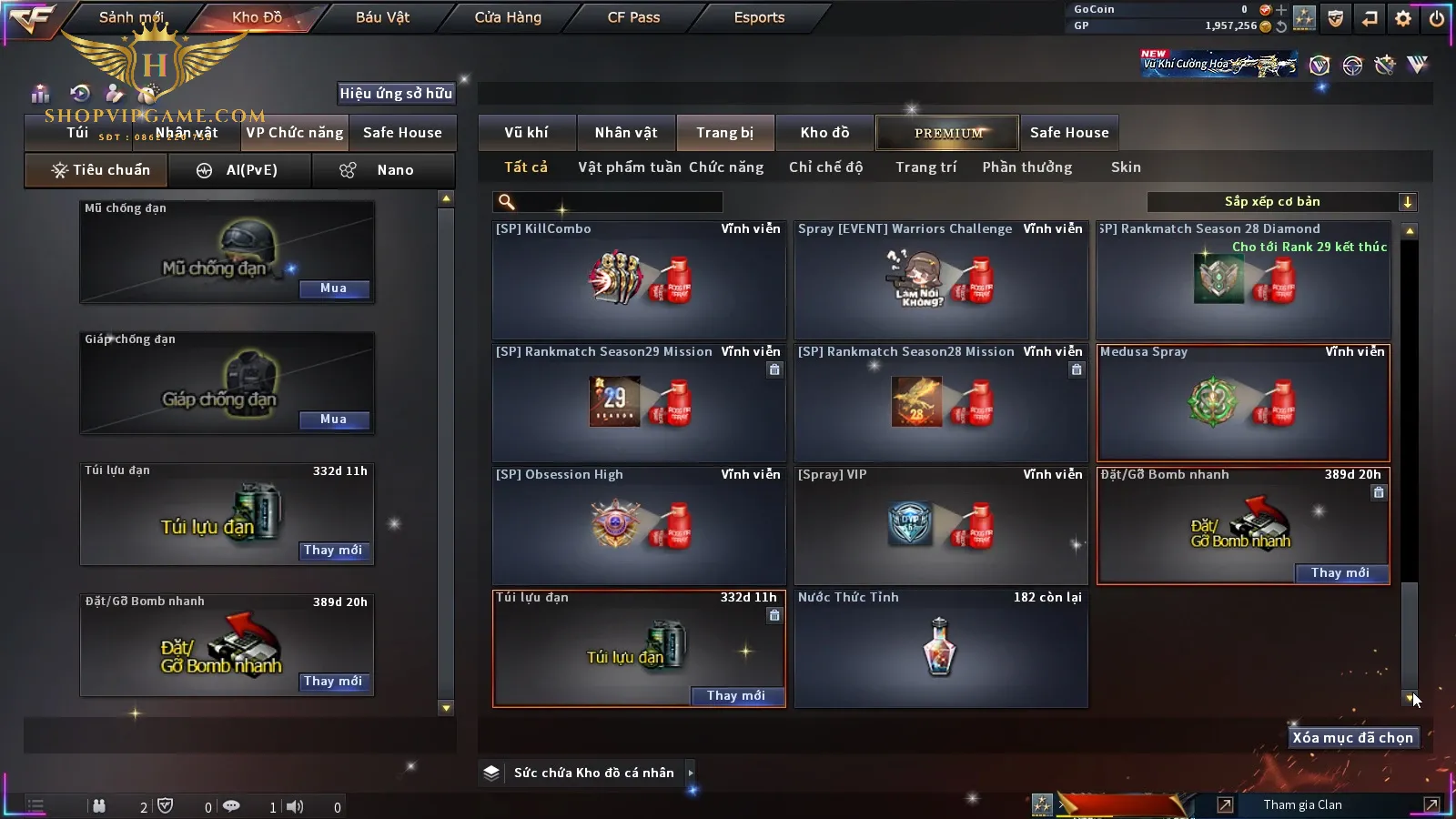This screenshot has width=1456, height=819.
Task: Switch to the Esports menu
Action: pos(759,17)
